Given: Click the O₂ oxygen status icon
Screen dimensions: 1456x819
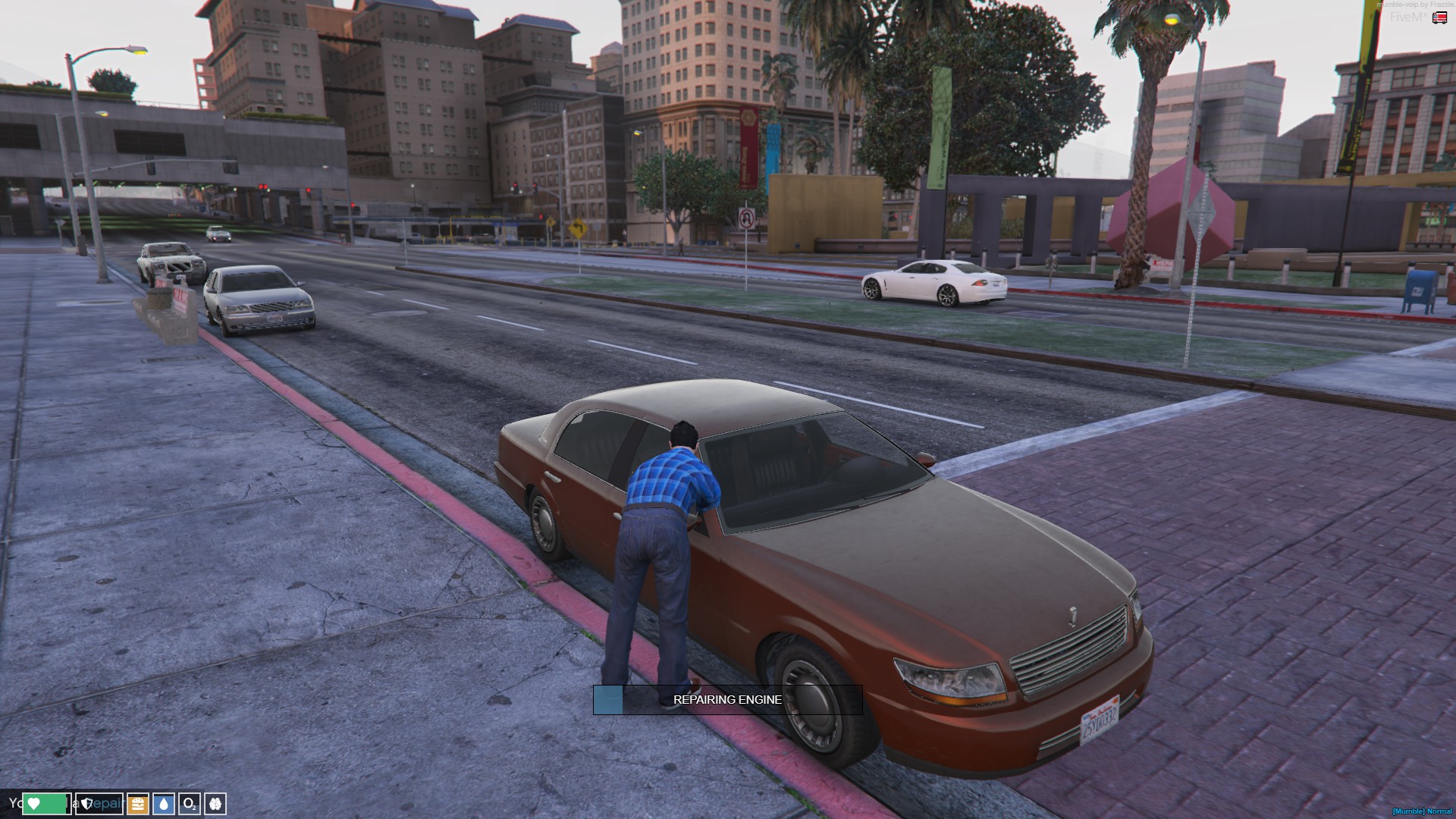Looking at the screenshot, I should point(190,803).
